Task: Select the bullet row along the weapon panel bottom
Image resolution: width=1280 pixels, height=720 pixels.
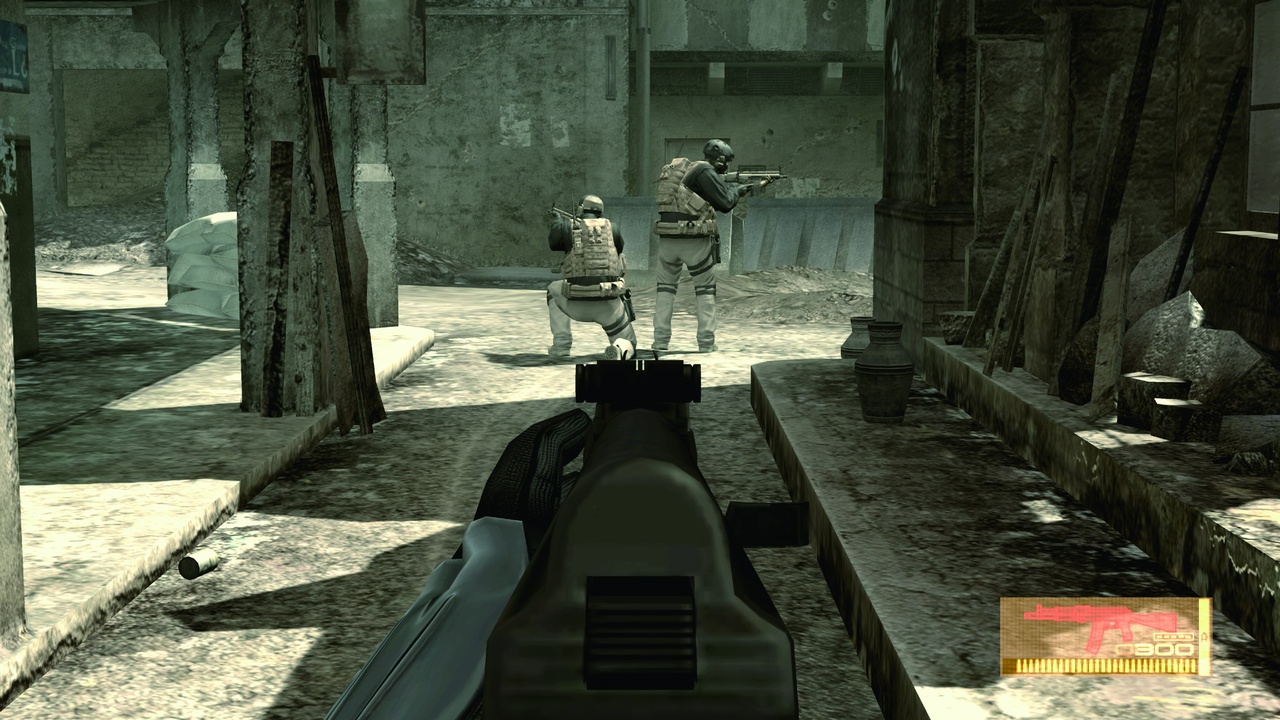Action: [x=1105, y=666]
